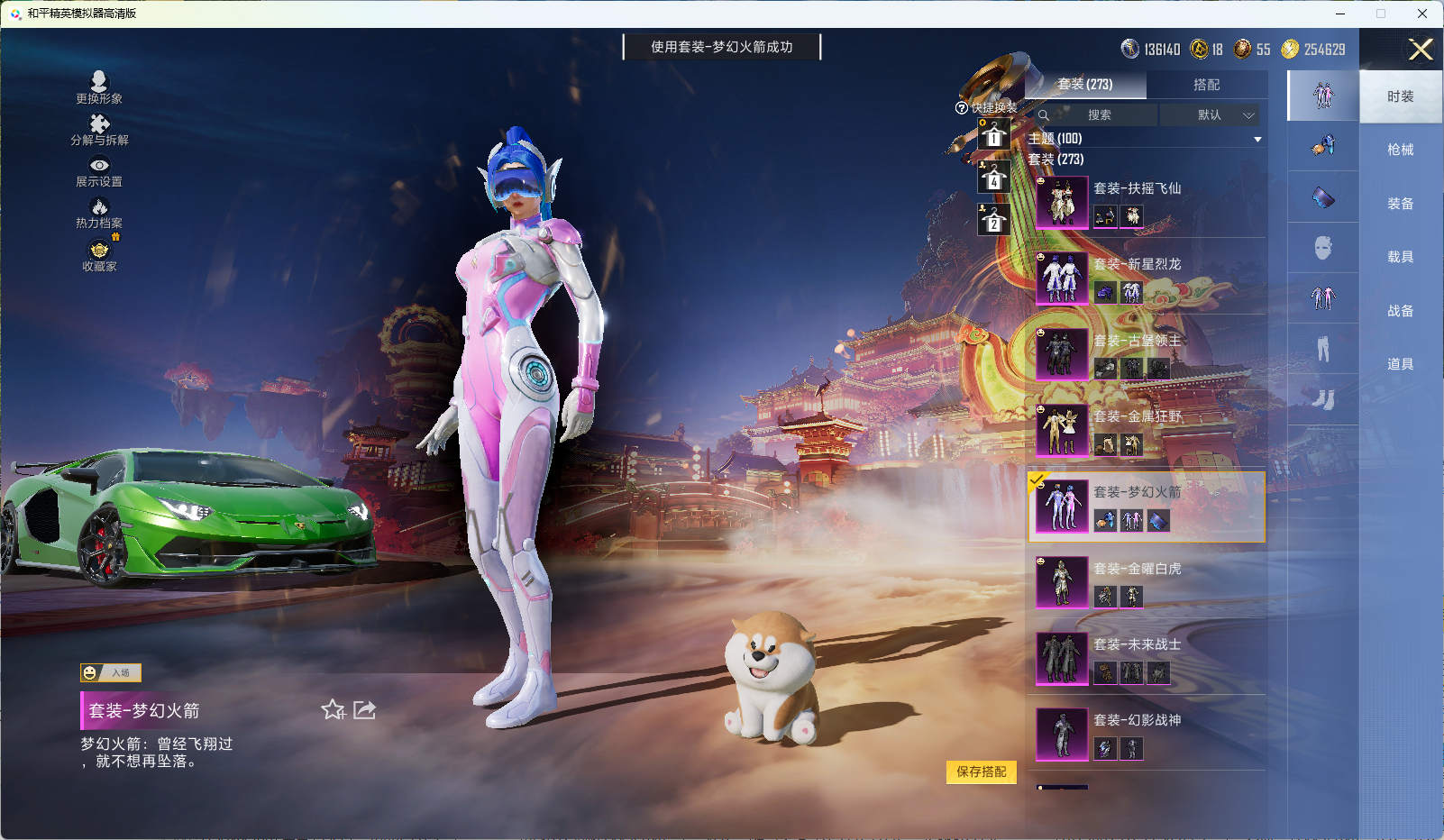Select the 套装-未来战士 outfit

click(1145, 657)
